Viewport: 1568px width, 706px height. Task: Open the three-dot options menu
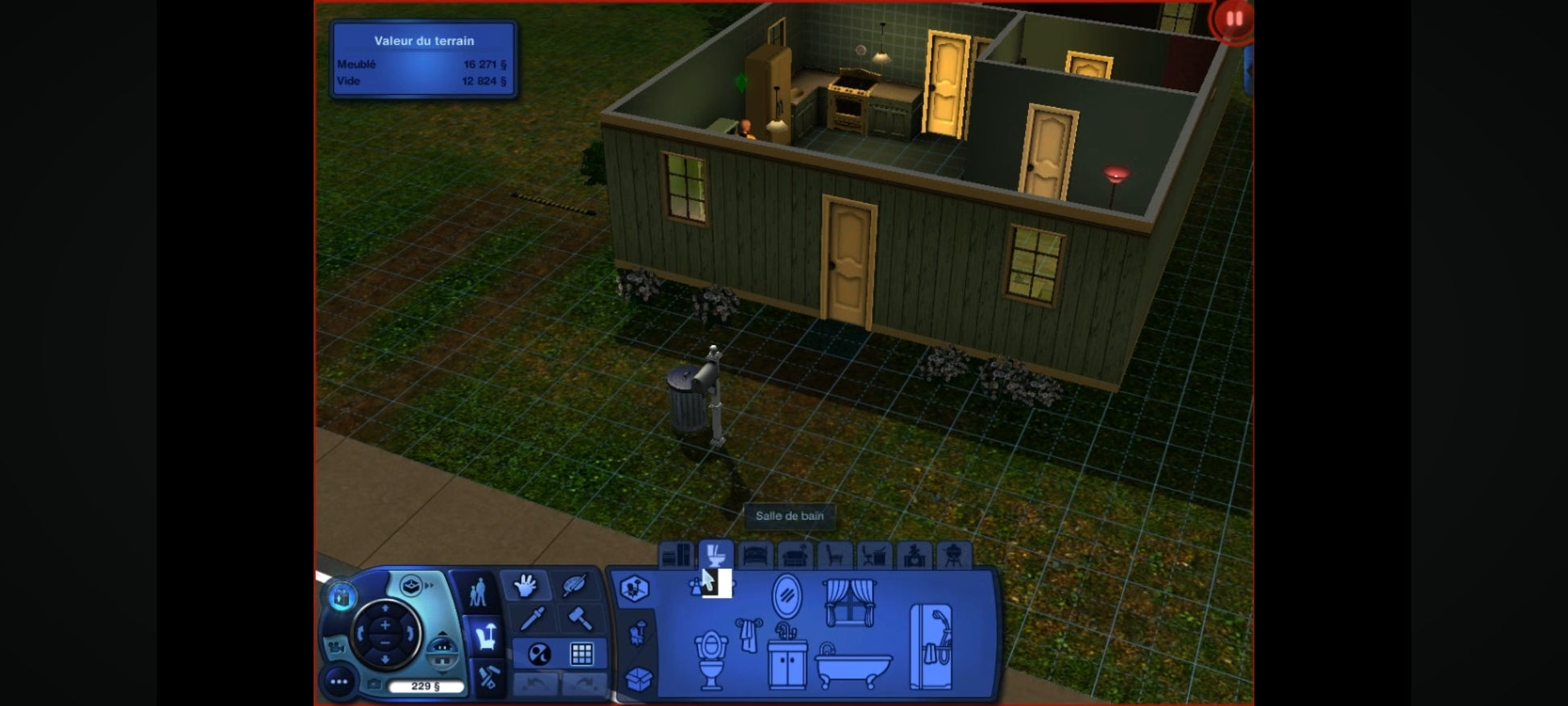click(339, 682)
